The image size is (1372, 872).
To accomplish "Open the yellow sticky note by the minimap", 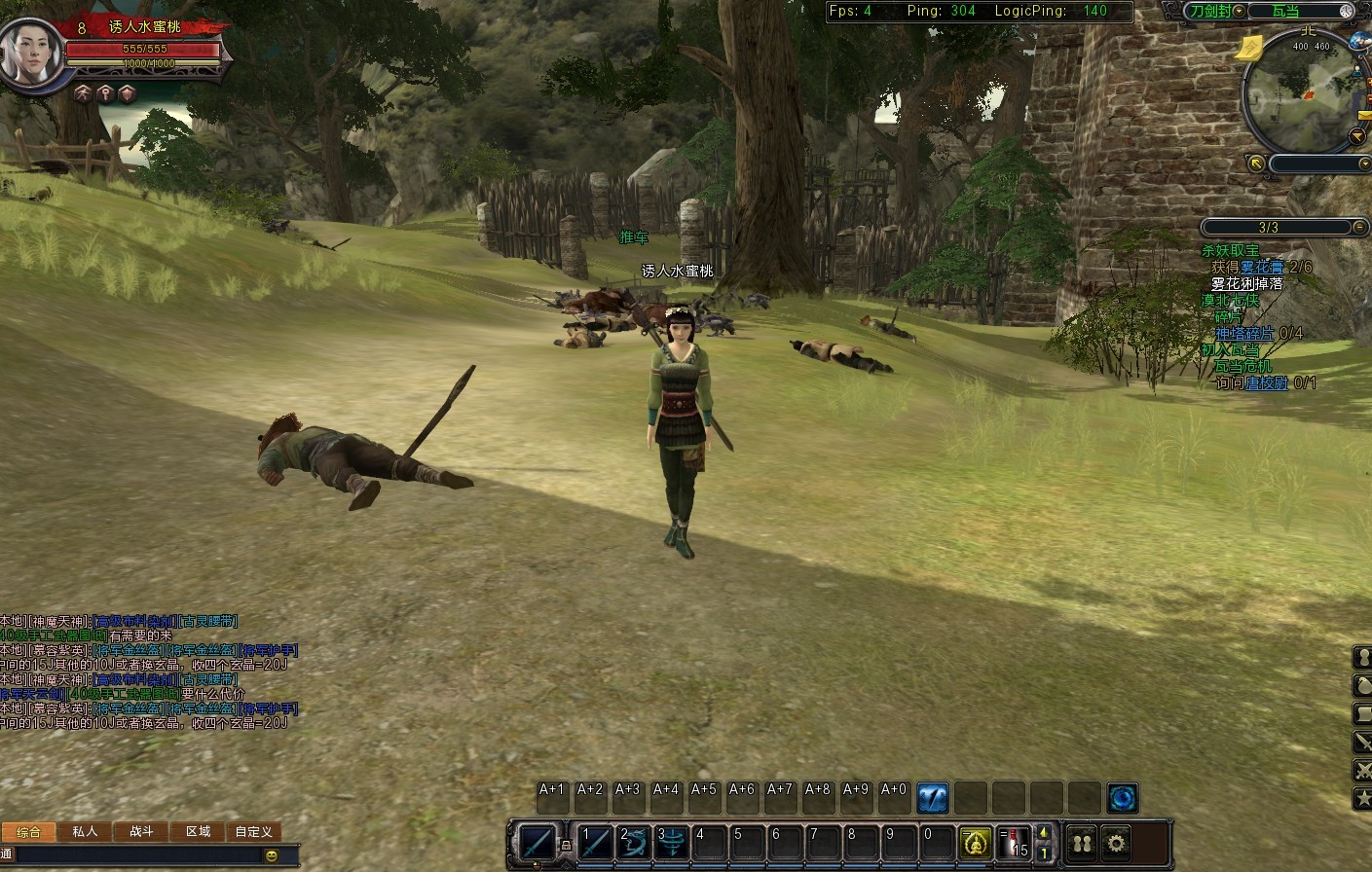I will tap(1250, 46).
